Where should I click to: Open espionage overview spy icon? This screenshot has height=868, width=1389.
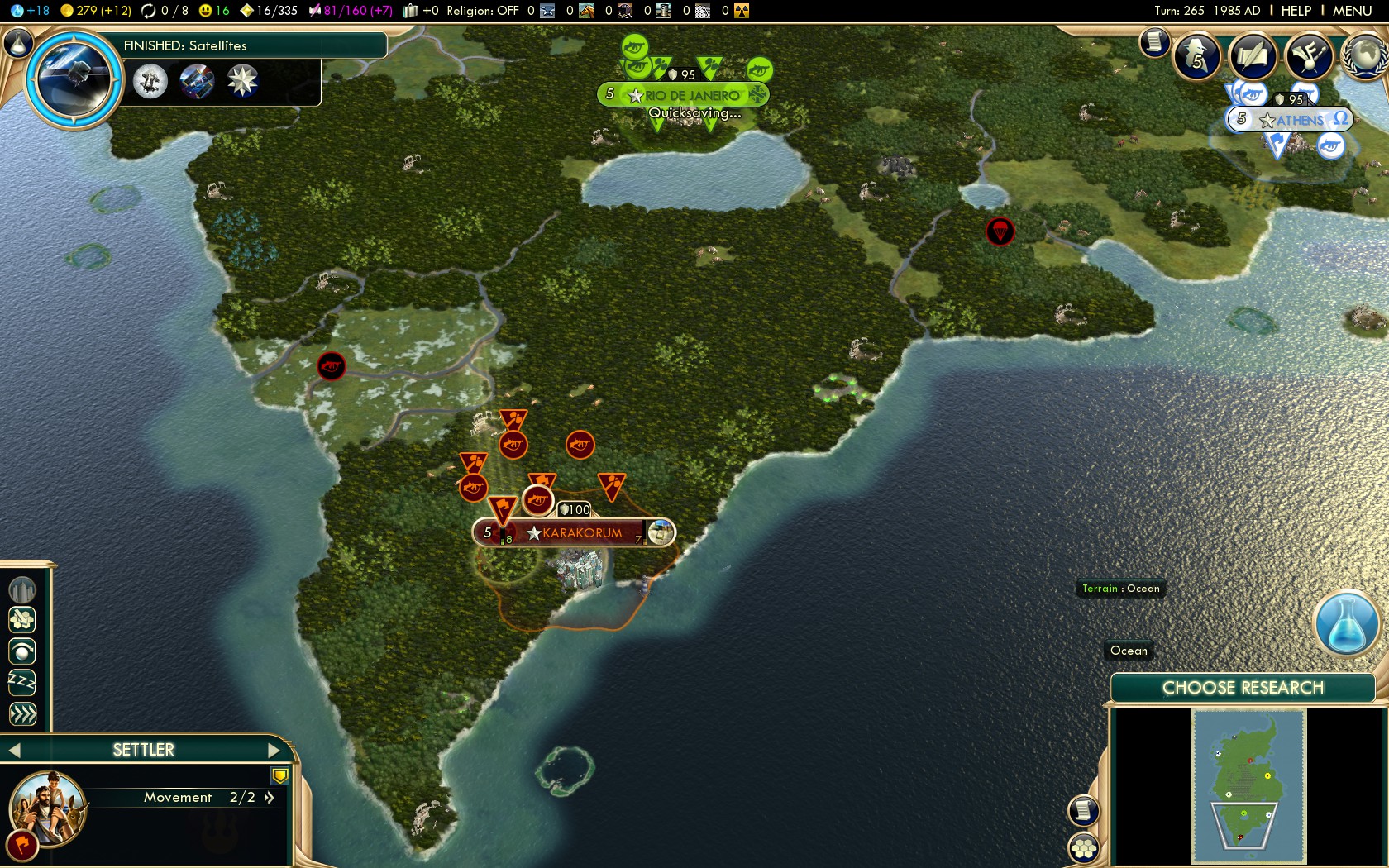[1196, 56]
